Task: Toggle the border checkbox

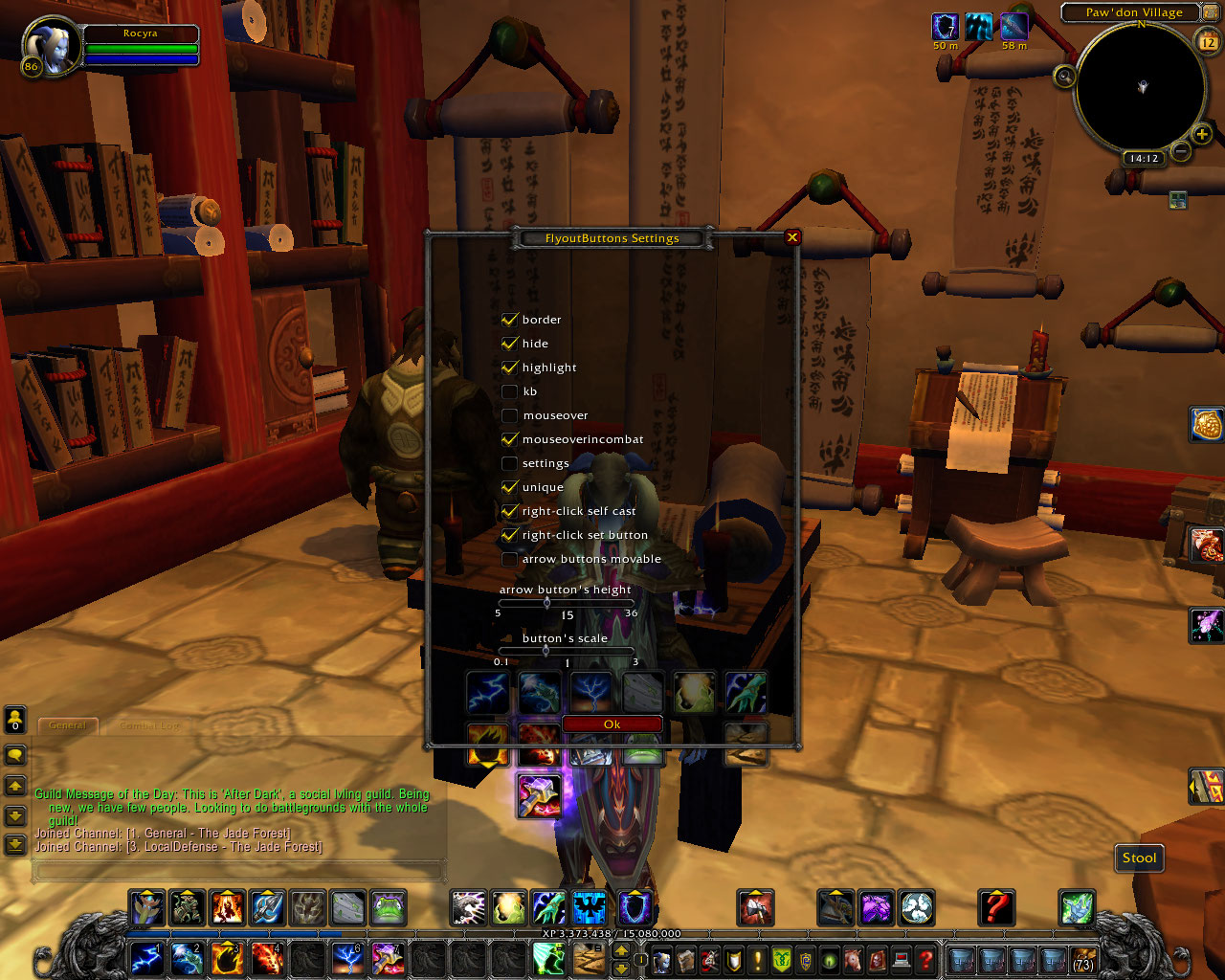Action: [509, 320]
